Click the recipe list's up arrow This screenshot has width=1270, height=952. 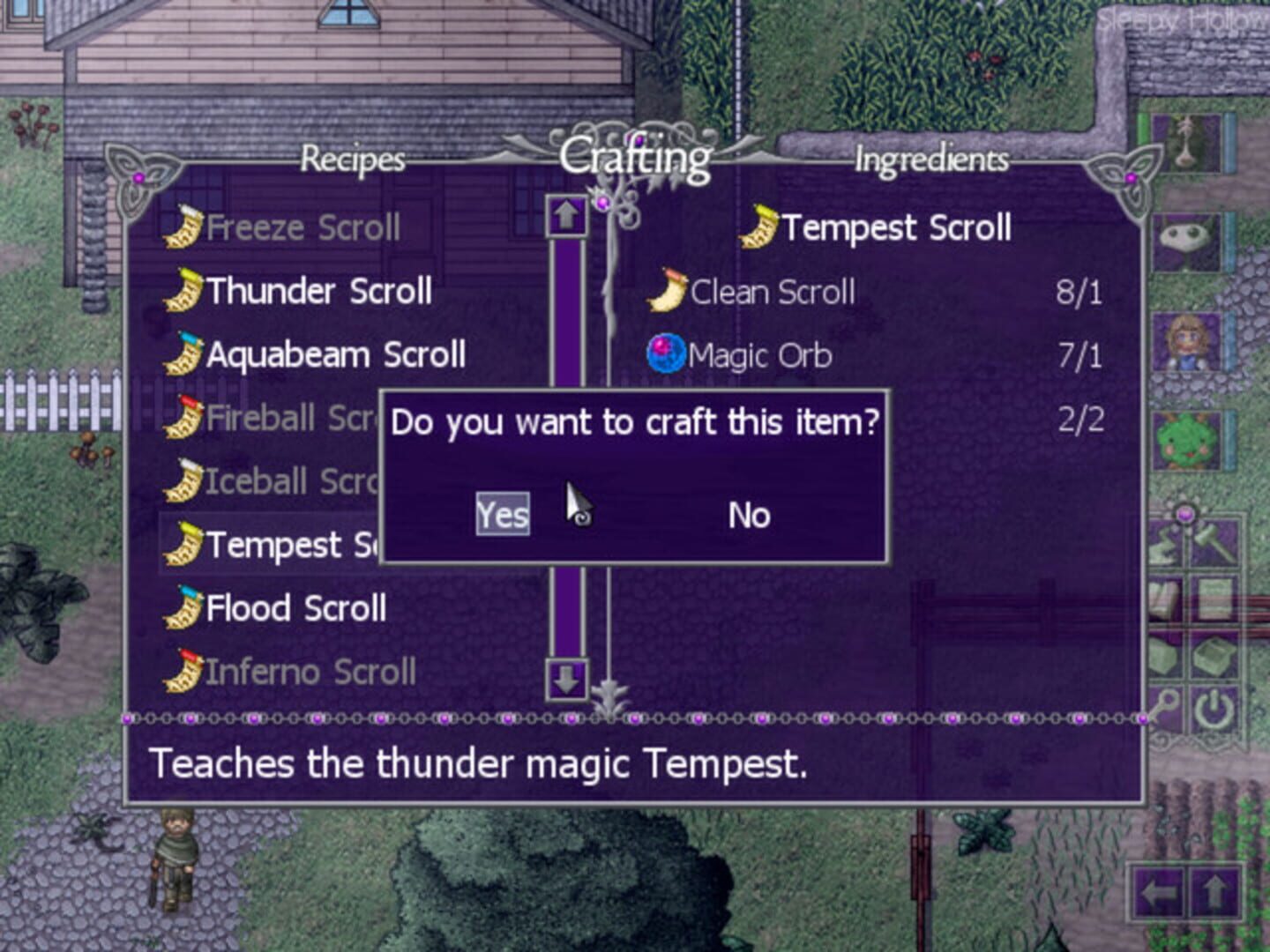(x=566, y=214)
